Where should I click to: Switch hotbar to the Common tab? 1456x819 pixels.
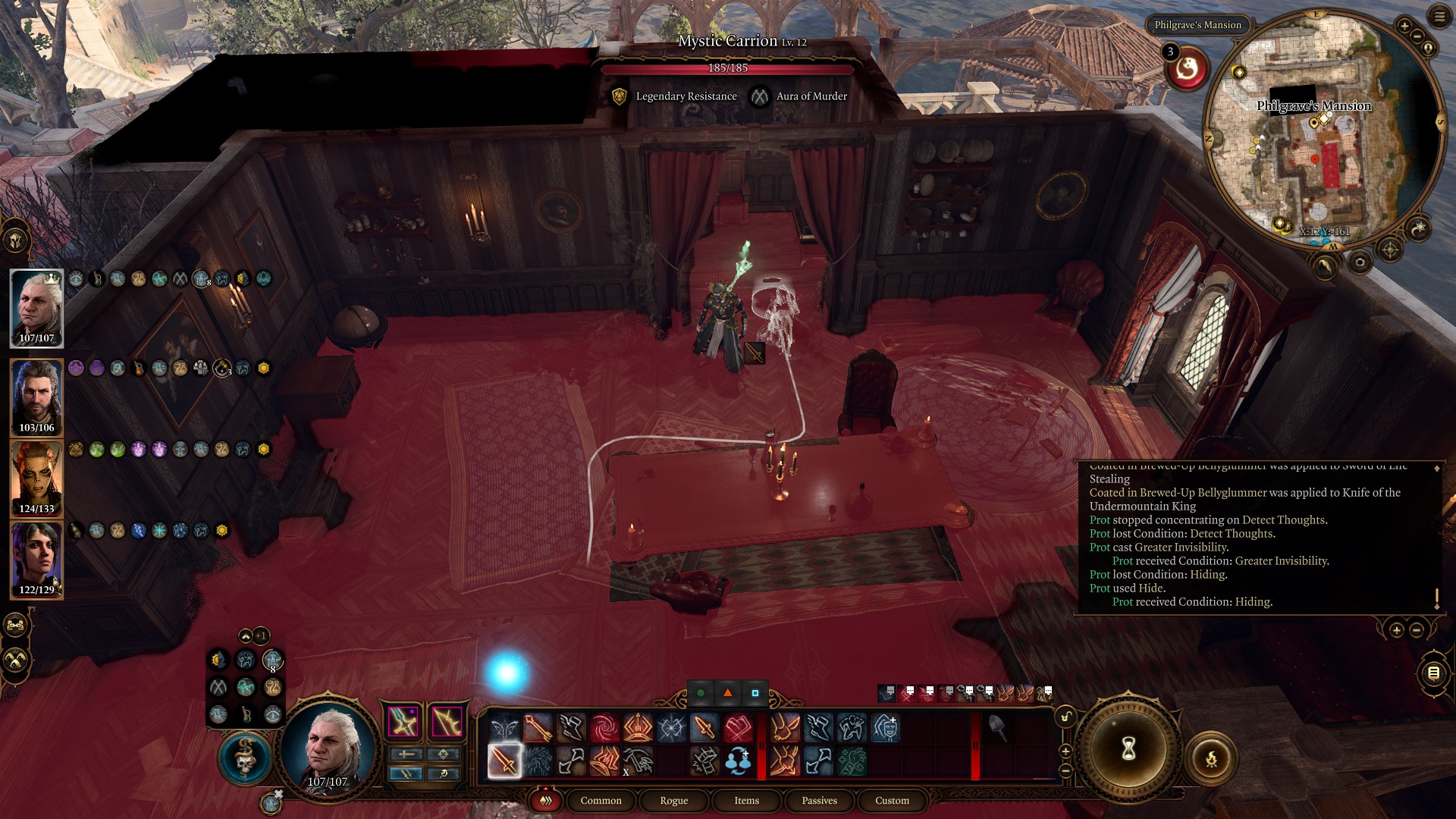tap(601, 800)
